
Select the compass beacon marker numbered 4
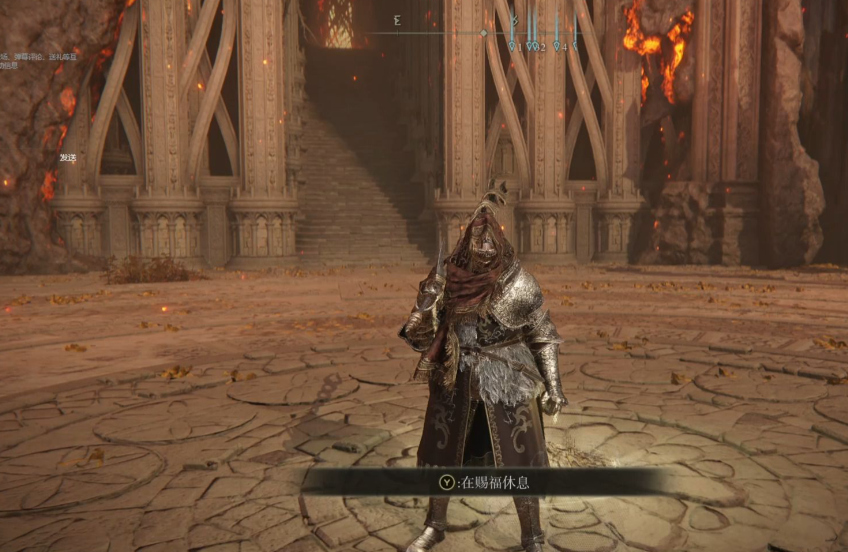(x=558, y=45)
